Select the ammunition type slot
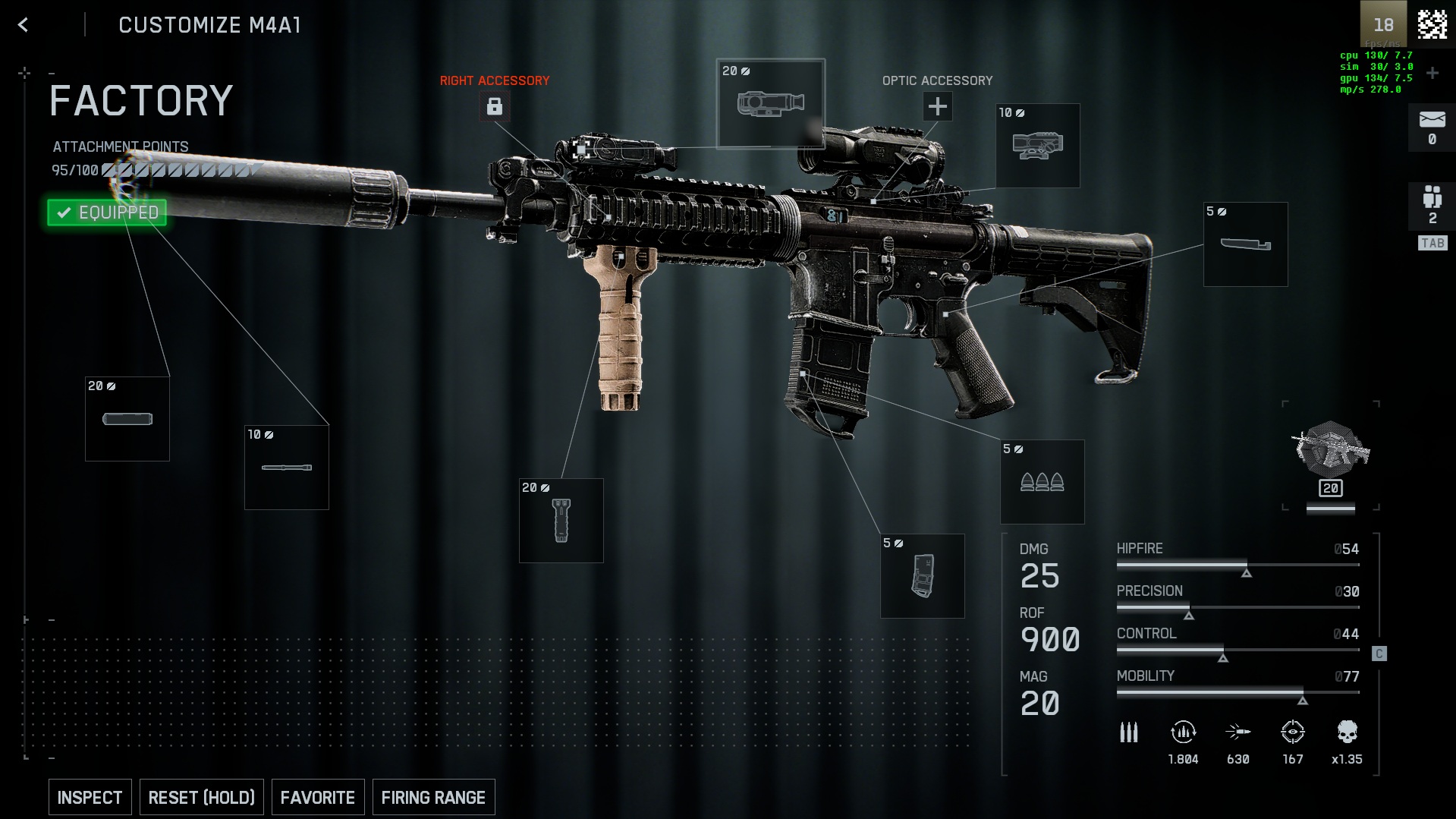This screenshot has width=1456, height=819. pyautogui.click(x=1042, y=482)
